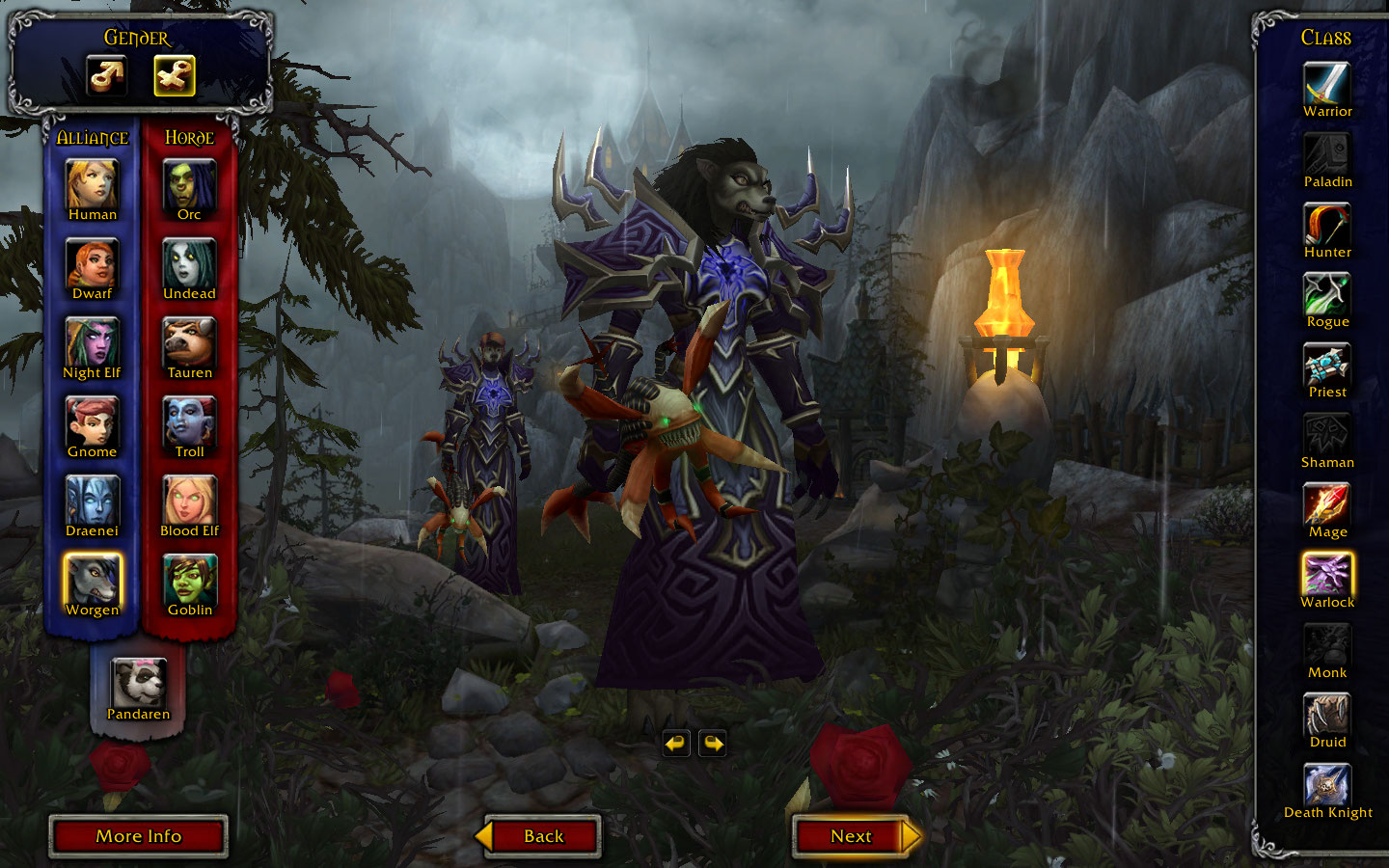This screenshot has width=1389, height=868.
Task: Go Back to the previous screen
Action: (x=543, y=836)
